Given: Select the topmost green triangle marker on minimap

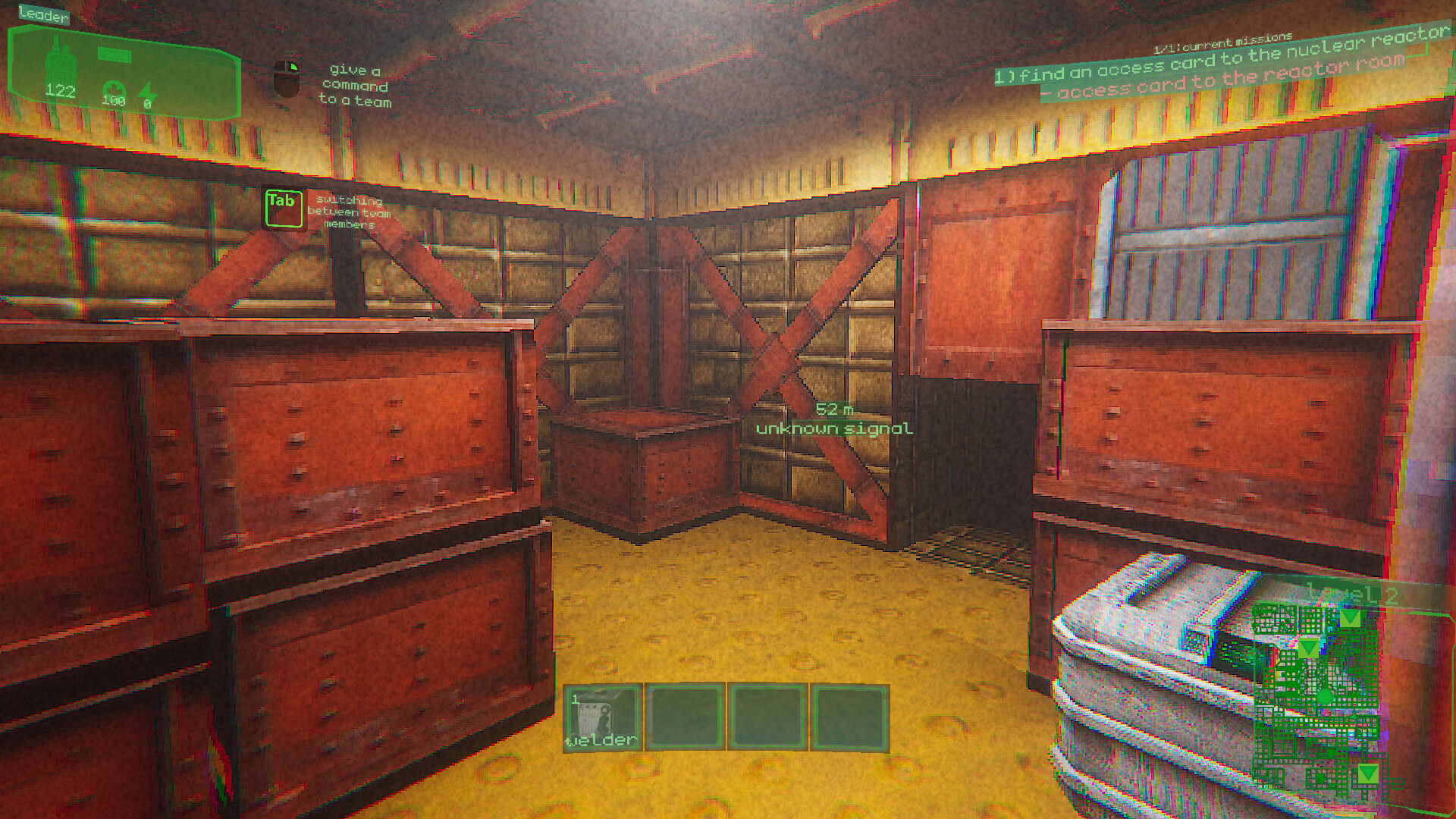Looking at the screenshot, I should 1351,619.
